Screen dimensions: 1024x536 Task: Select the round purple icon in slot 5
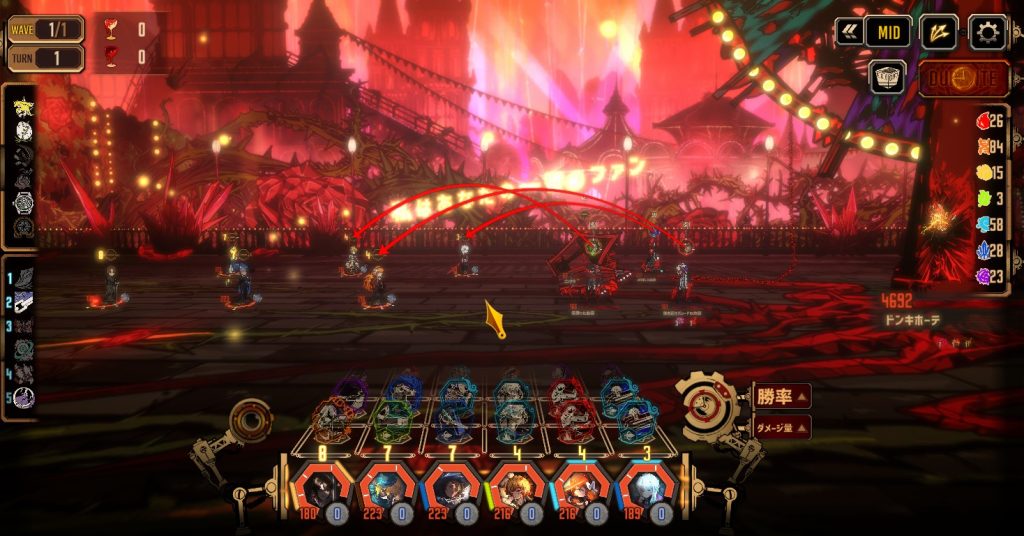point(24,397)
